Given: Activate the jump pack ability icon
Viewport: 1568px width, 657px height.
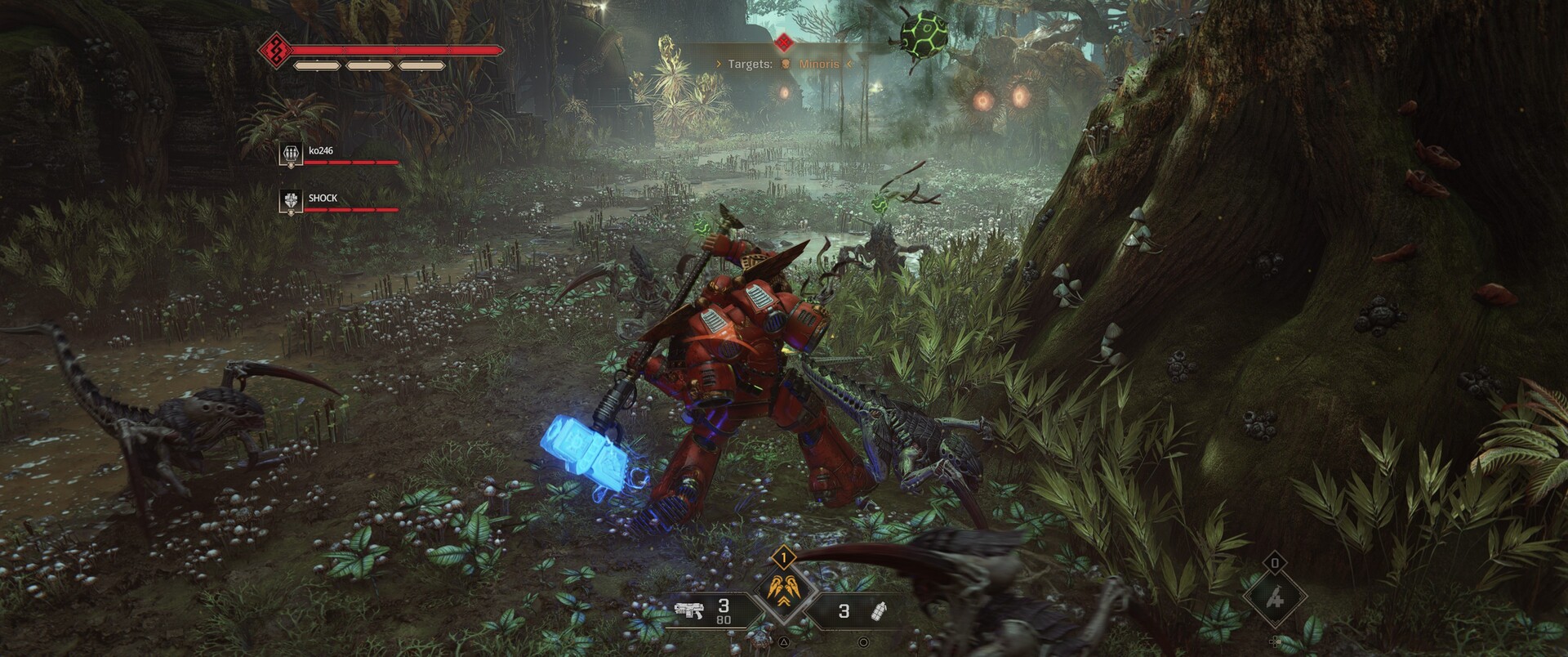Looking at the screenshot, I should pyautogui.click(x=783, y=593).
